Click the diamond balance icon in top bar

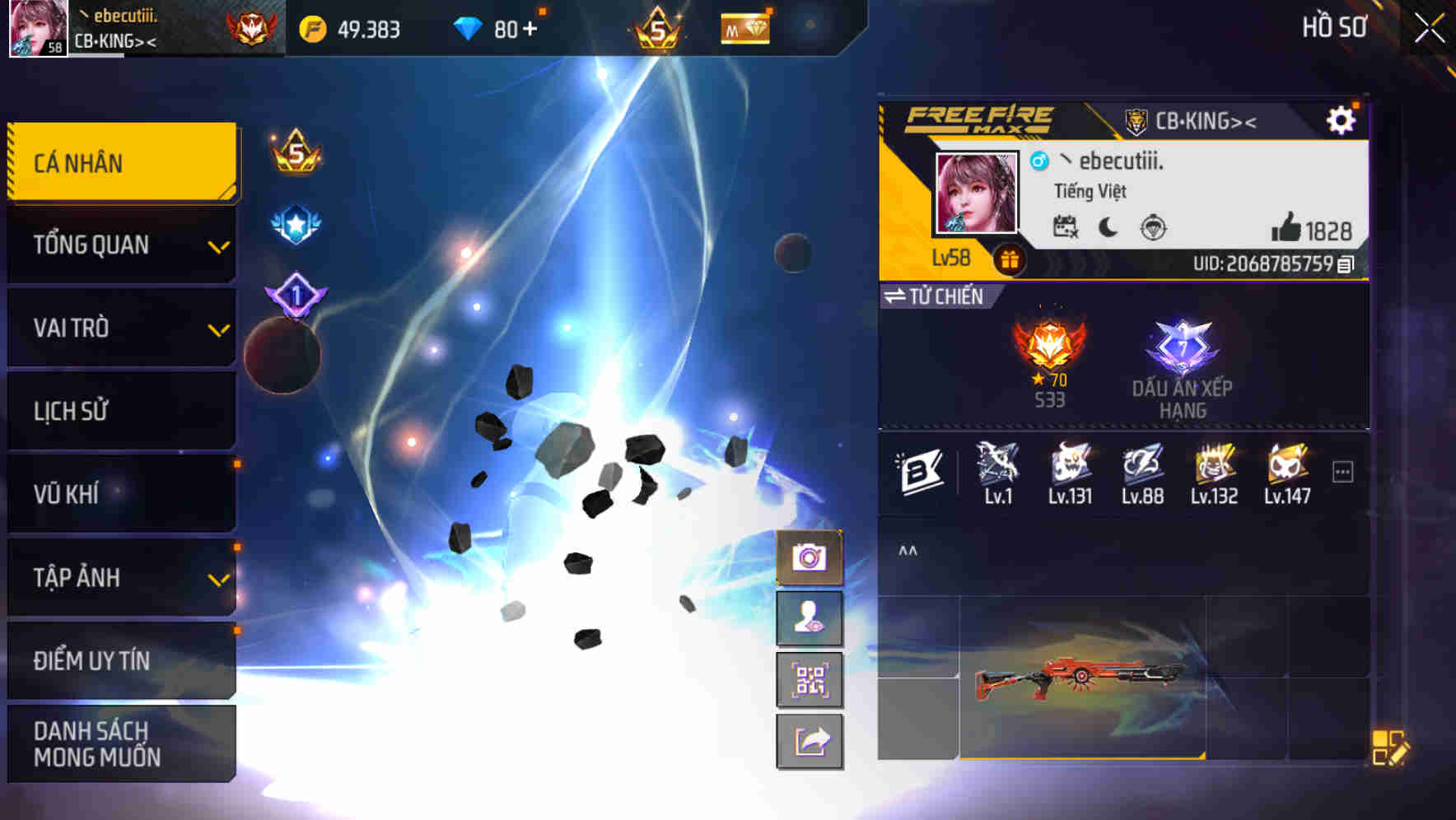tap(469, 27)
